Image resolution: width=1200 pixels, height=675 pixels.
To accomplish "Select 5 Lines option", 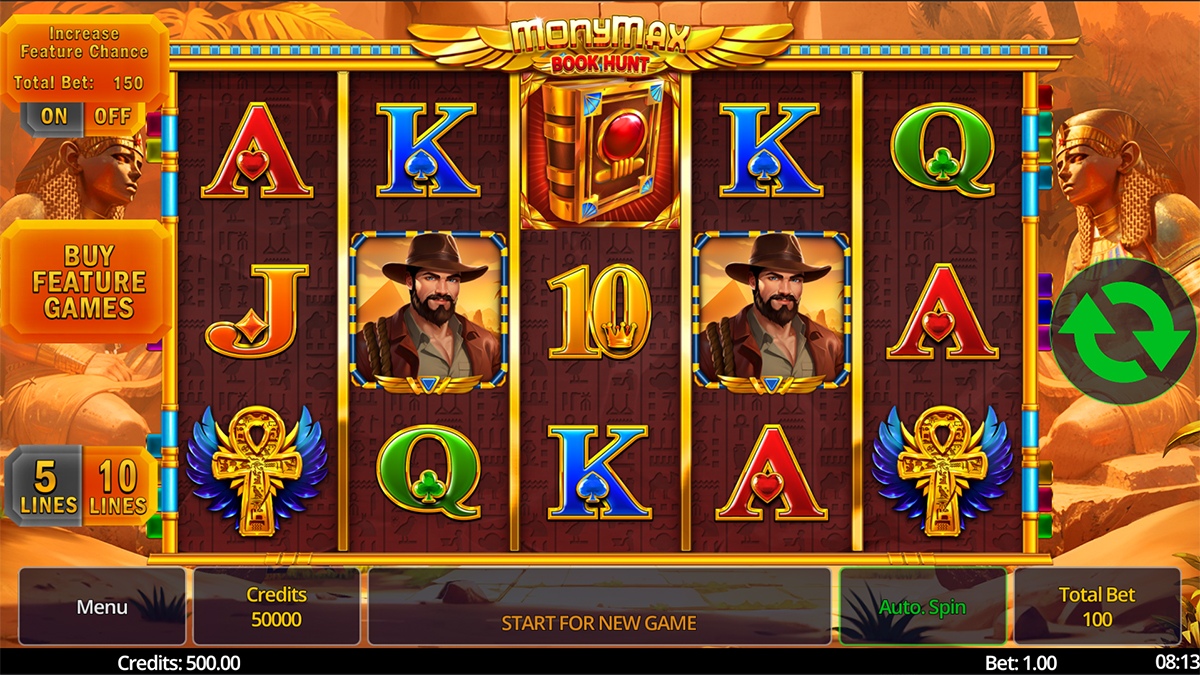I will point(44,486).
